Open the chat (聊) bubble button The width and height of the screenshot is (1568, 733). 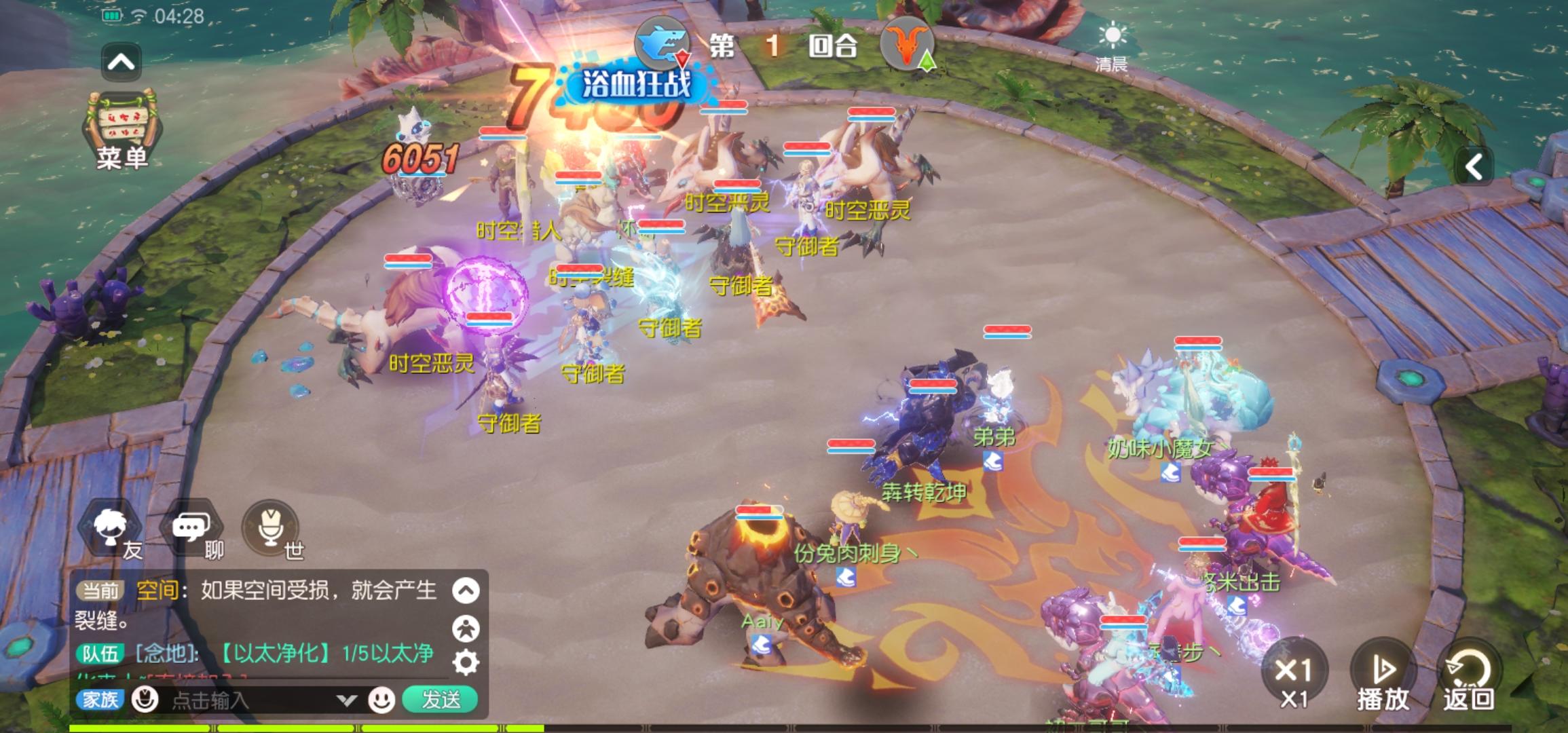point(191,529)
